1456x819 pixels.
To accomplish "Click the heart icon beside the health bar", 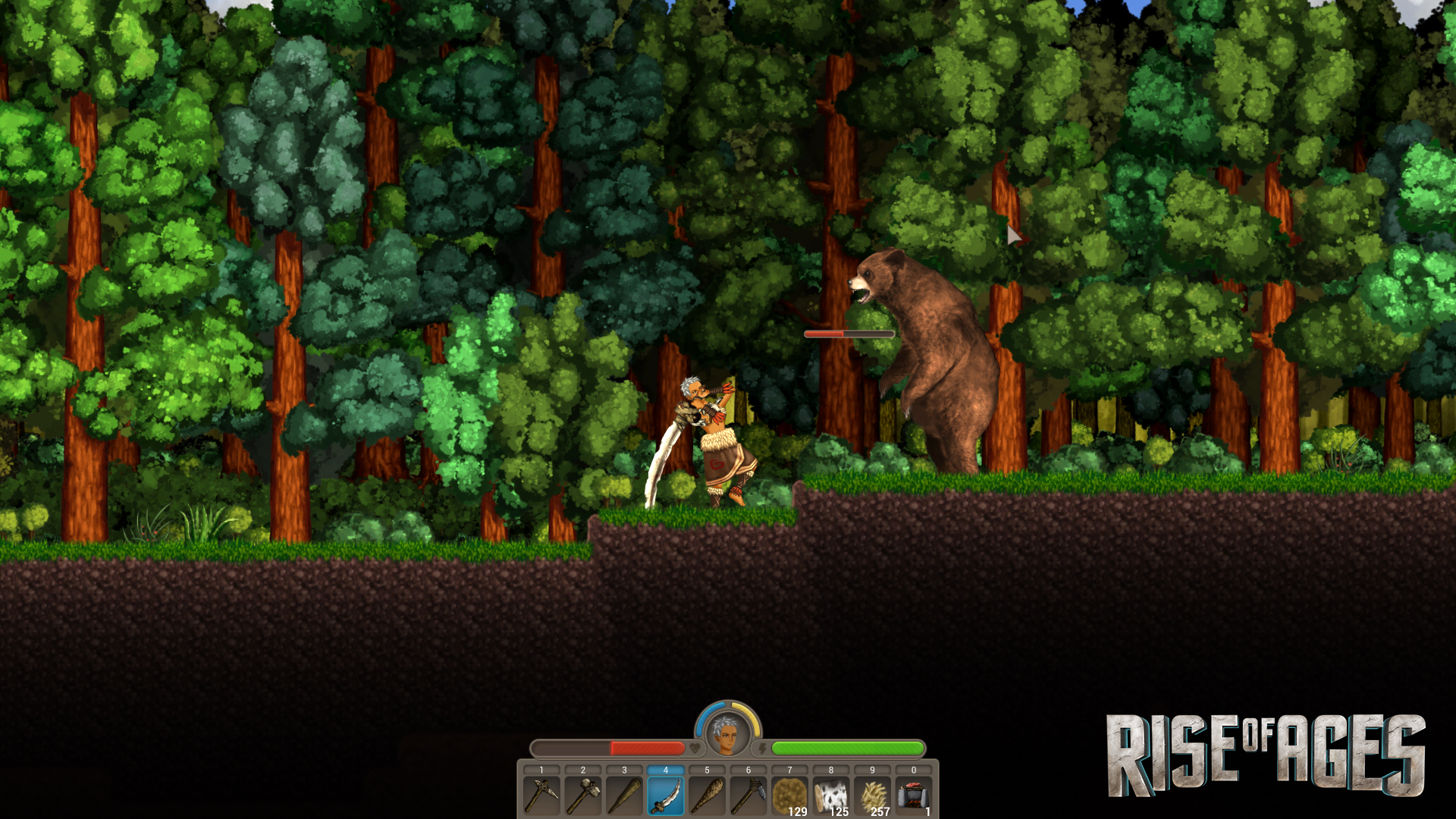I will coord(695,749).
